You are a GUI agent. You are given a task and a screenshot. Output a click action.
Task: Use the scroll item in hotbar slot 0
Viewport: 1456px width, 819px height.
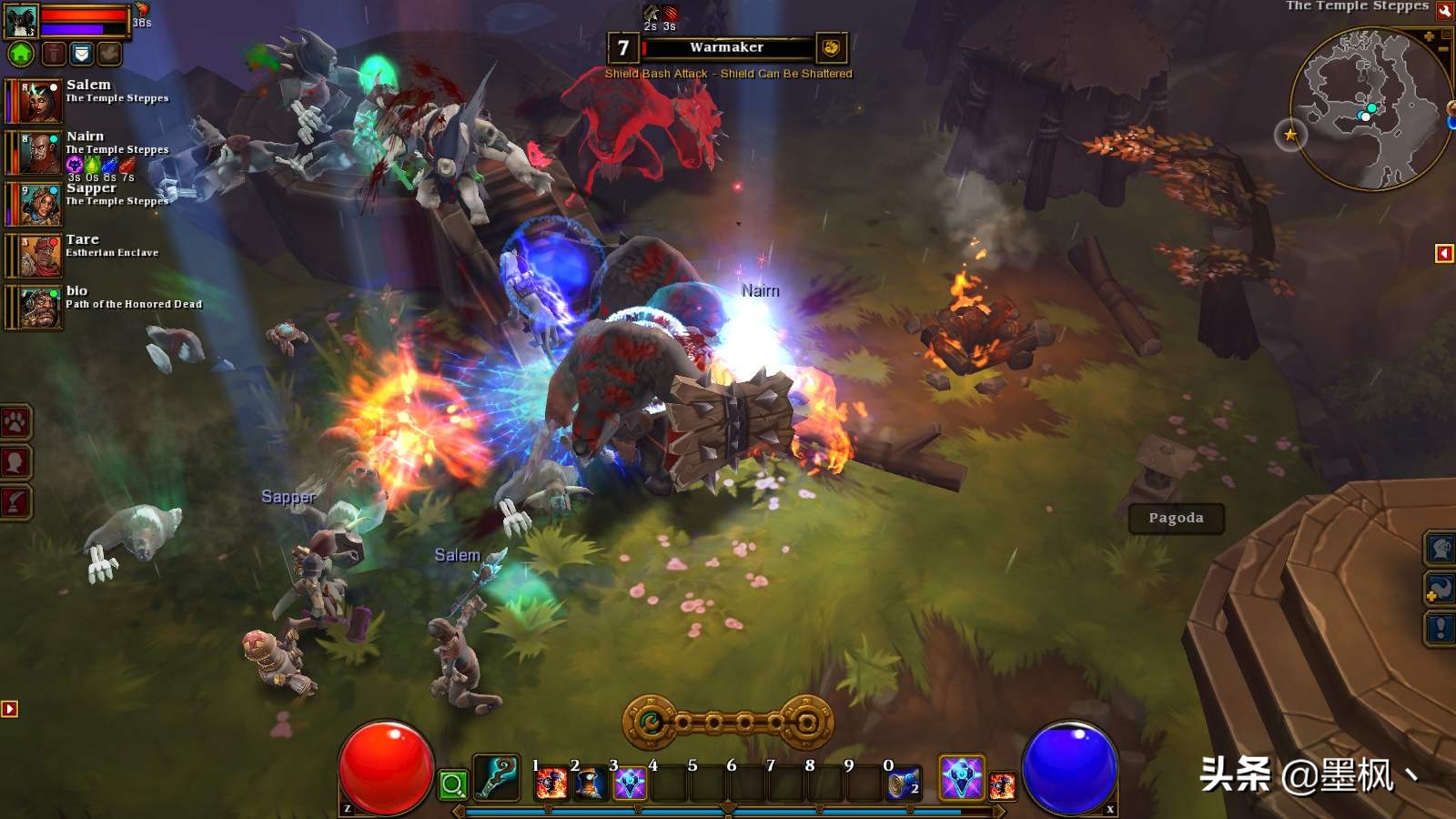tap(903, 784)
